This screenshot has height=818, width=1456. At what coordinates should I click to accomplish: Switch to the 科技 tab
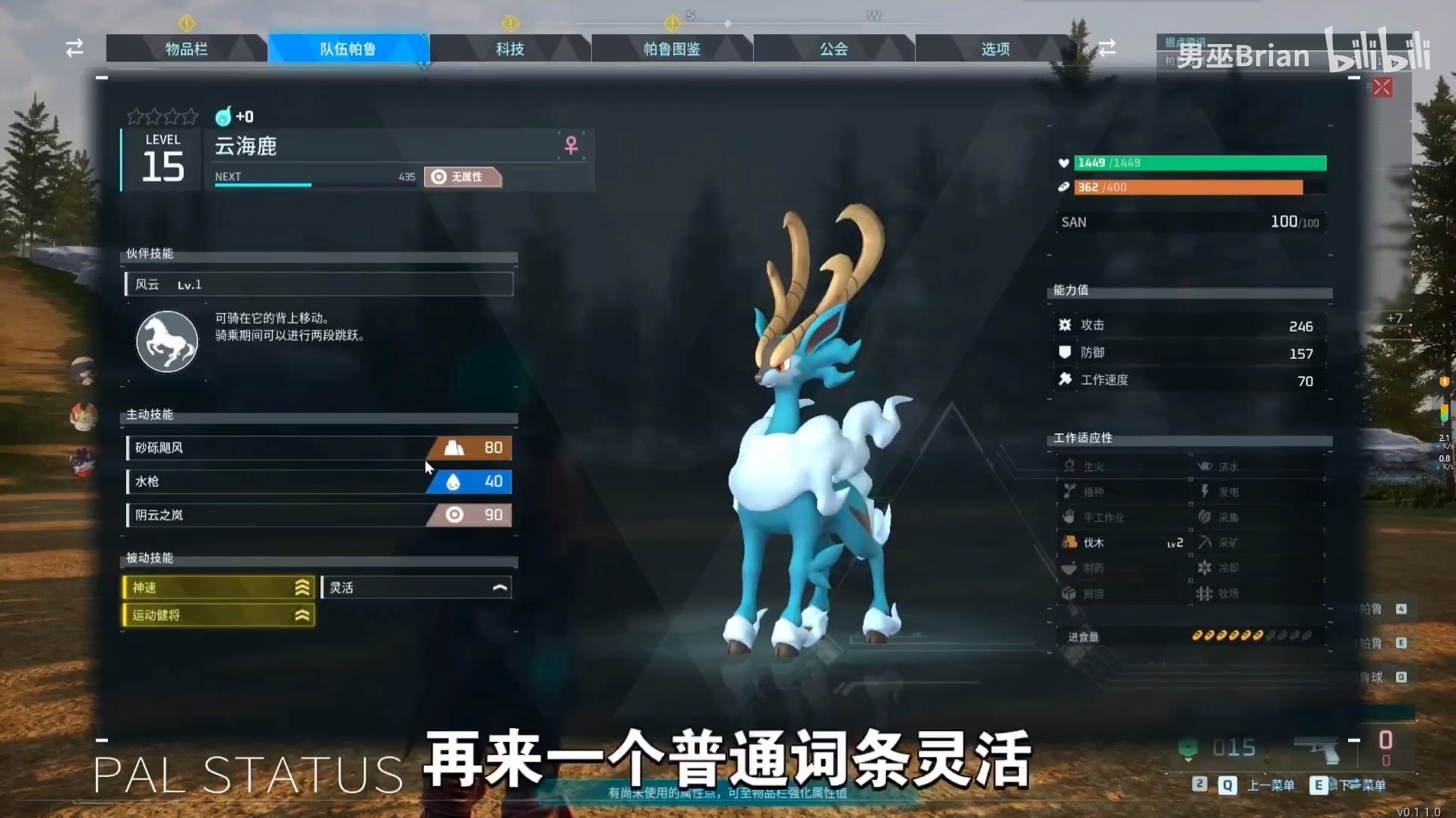coord(510,48)
